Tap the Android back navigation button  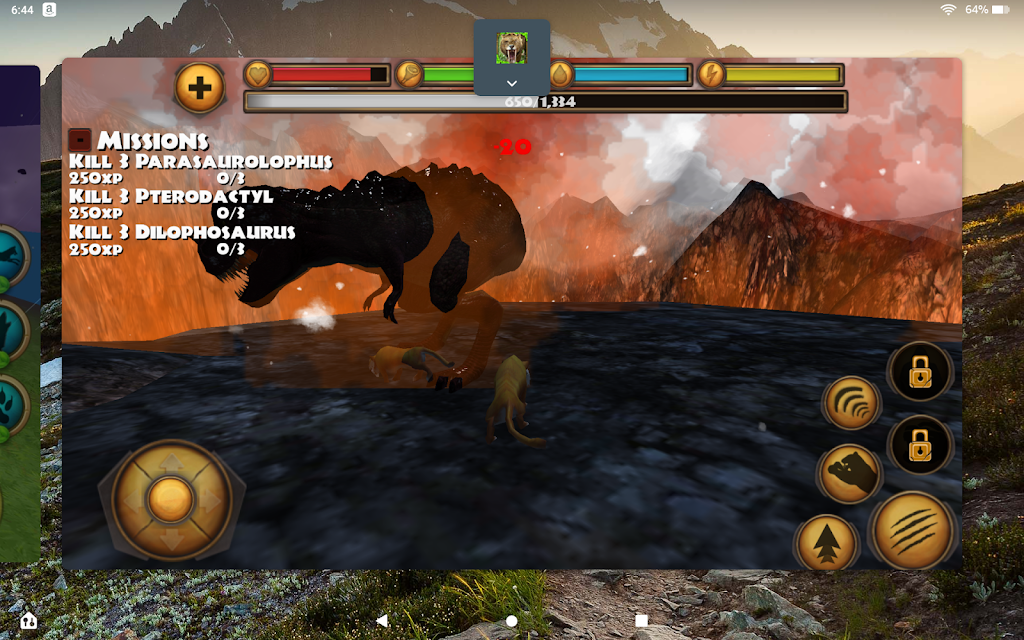coord(382,620)
